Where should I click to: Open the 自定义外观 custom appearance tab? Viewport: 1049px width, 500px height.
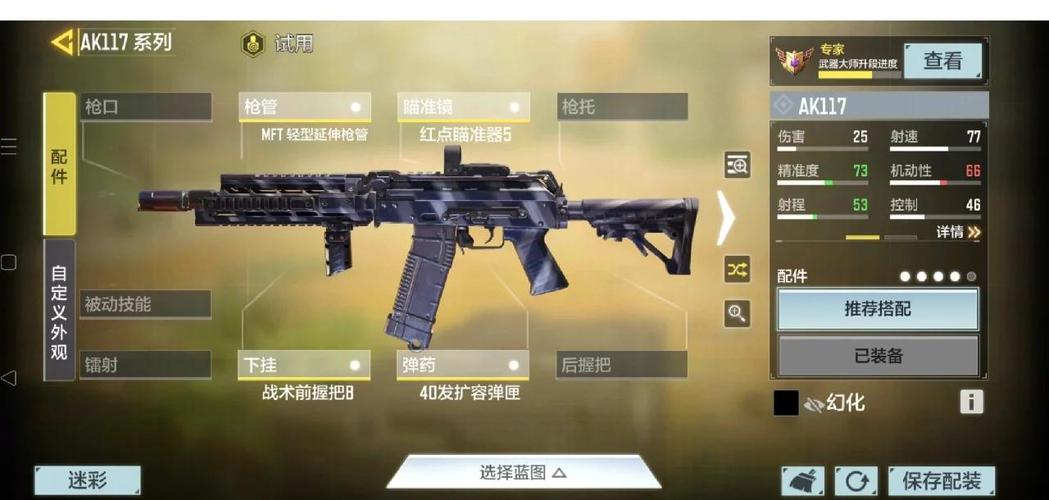coord(59,310)
